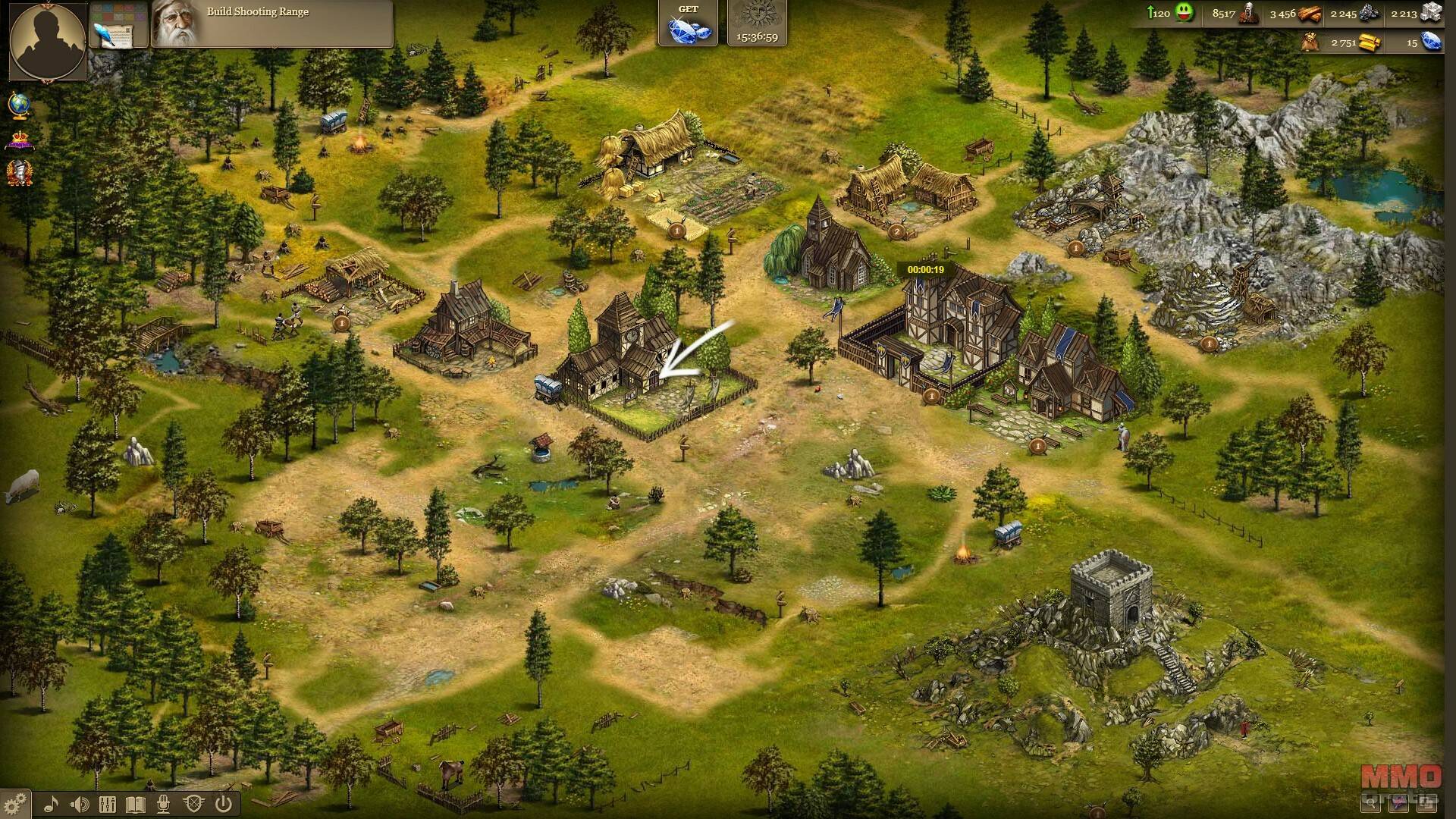Open the open-book help icon

coord(136,804)
